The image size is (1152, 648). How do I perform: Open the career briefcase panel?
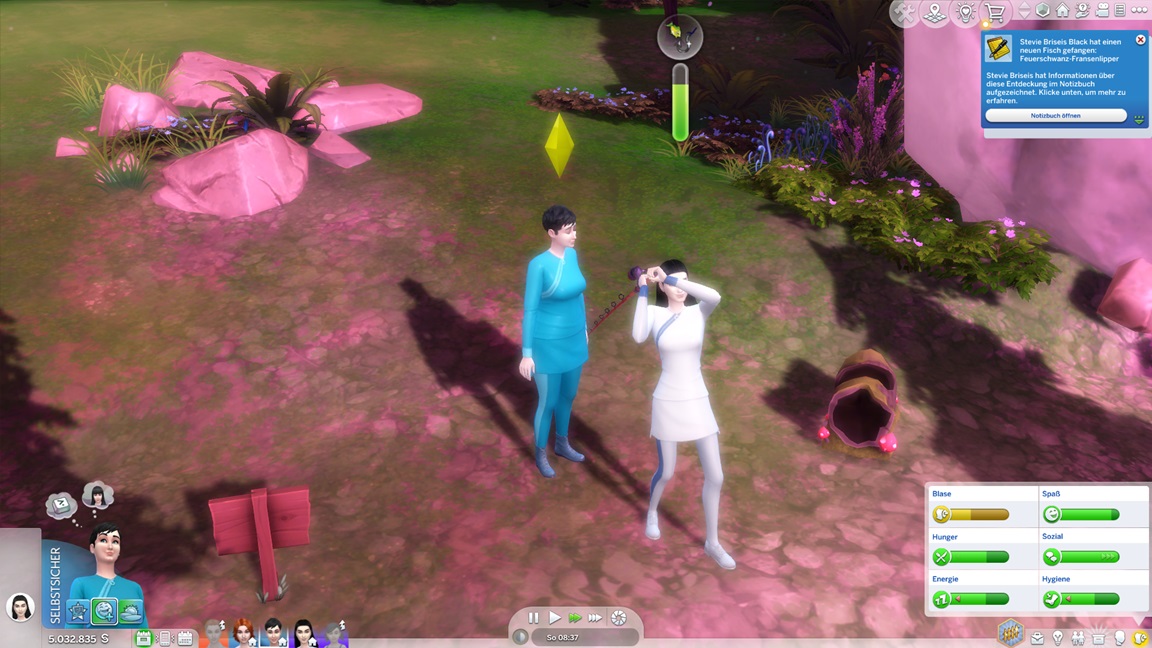pos(1037,638)
